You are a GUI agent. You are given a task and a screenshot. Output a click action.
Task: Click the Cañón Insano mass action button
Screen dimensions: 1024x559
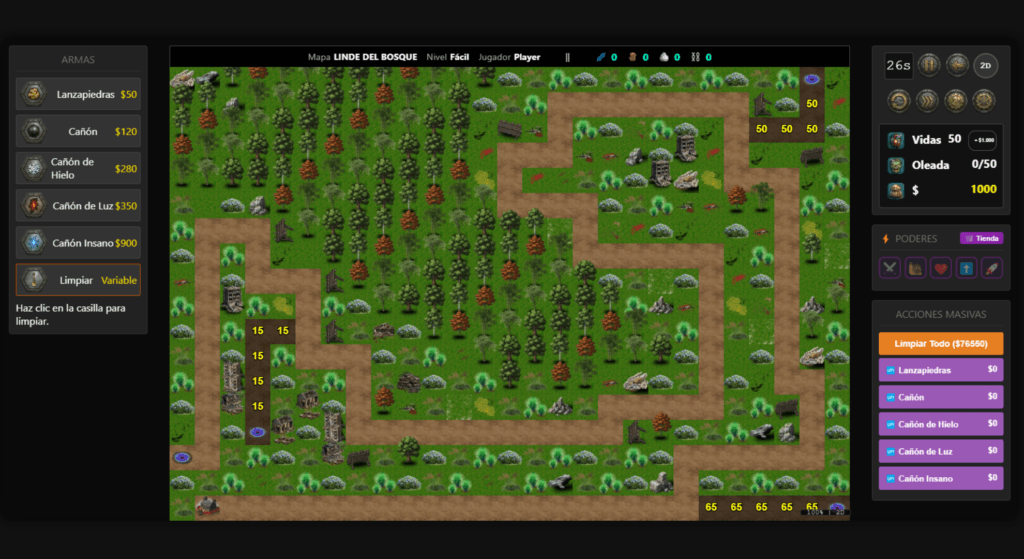pos(940,478)
